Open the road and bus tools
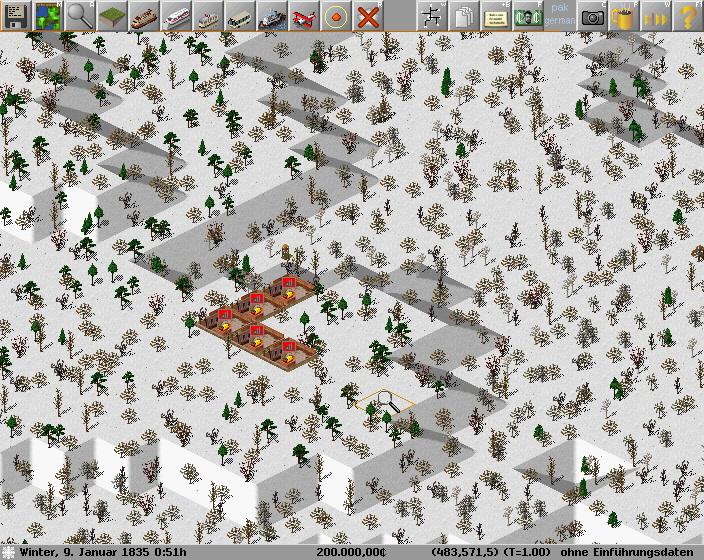 pos(240,15)
